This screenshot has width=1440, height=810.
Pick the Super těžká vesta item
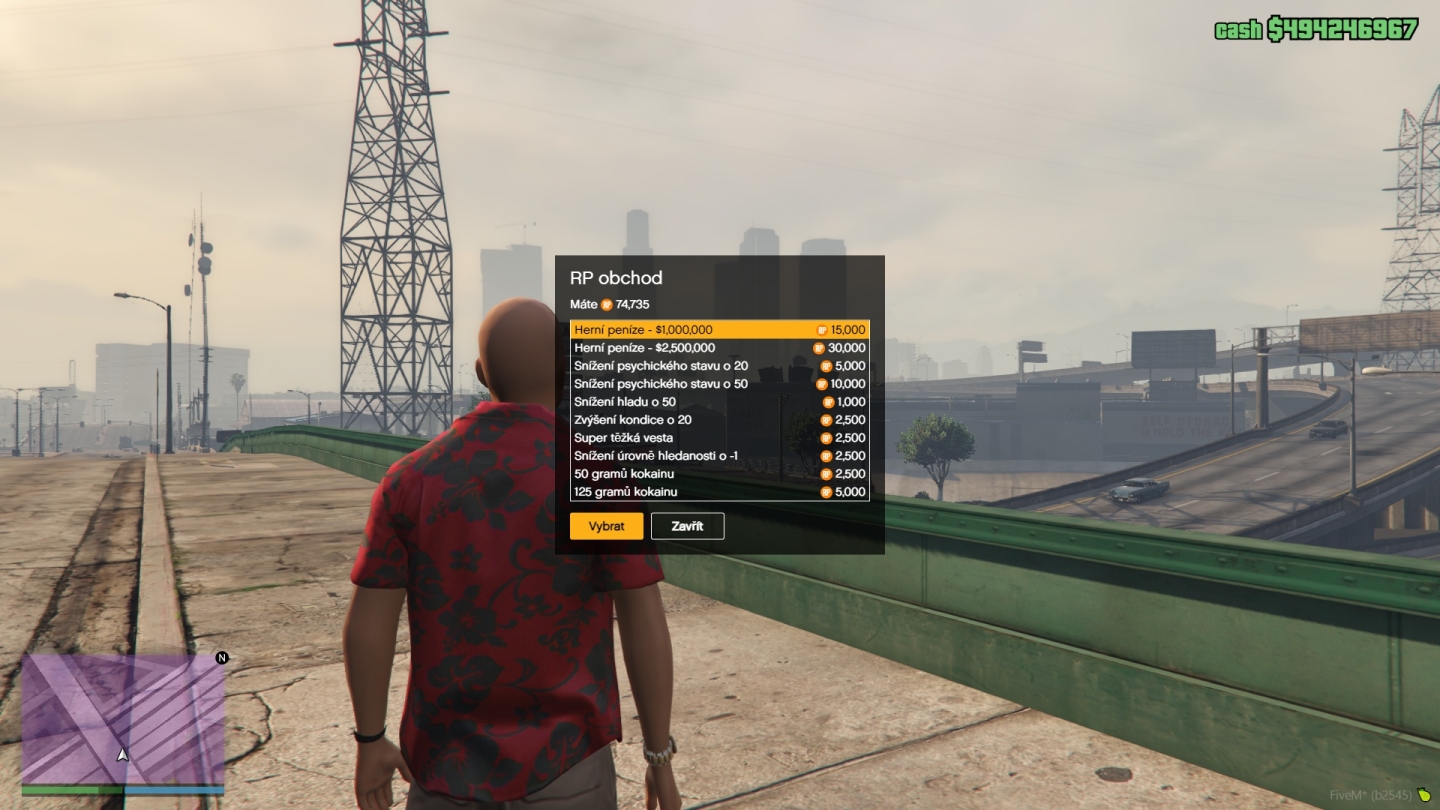click(719, 438)
